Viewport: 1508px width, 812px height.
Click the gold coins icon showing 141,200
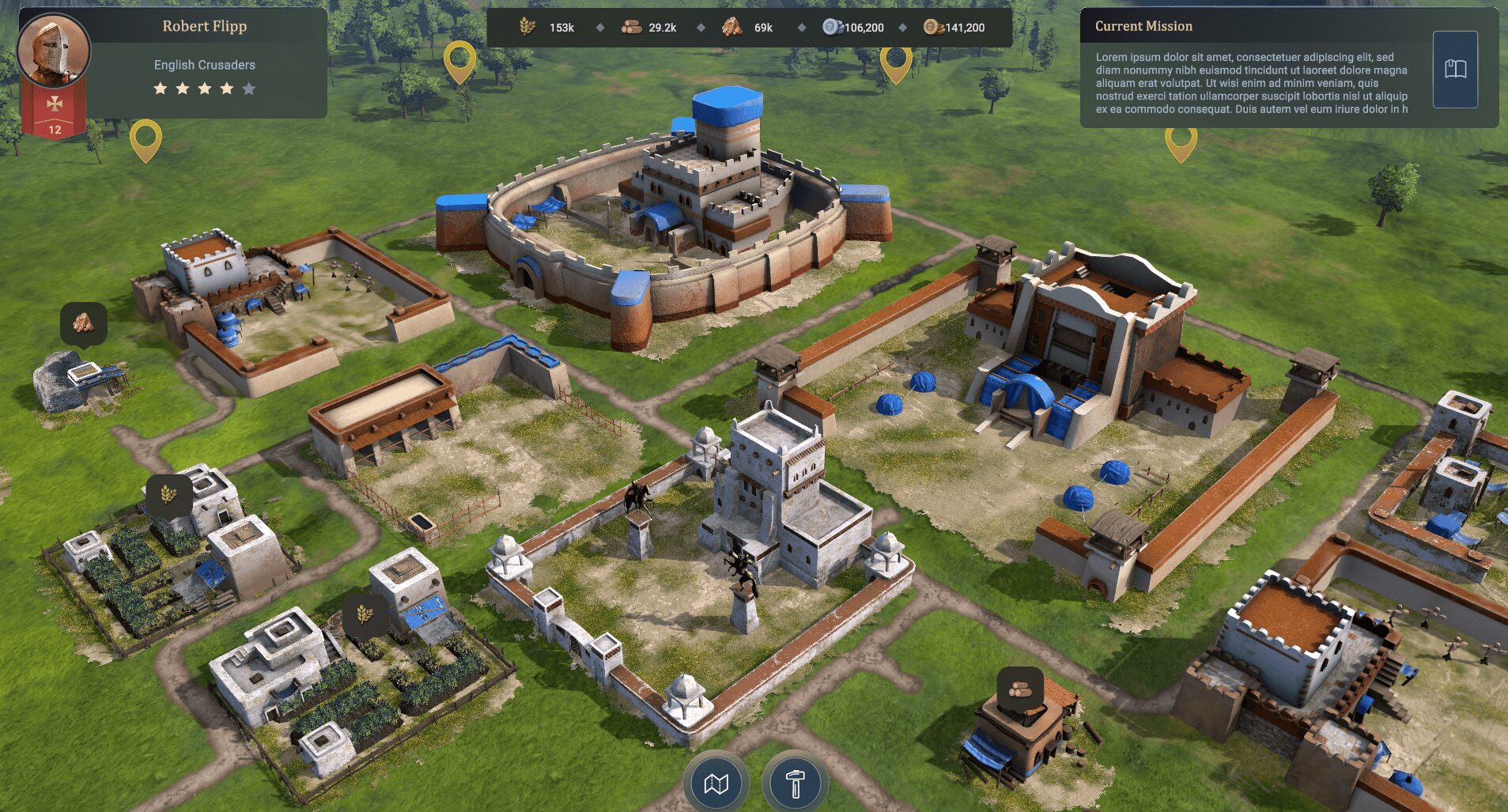pos(933,26)
